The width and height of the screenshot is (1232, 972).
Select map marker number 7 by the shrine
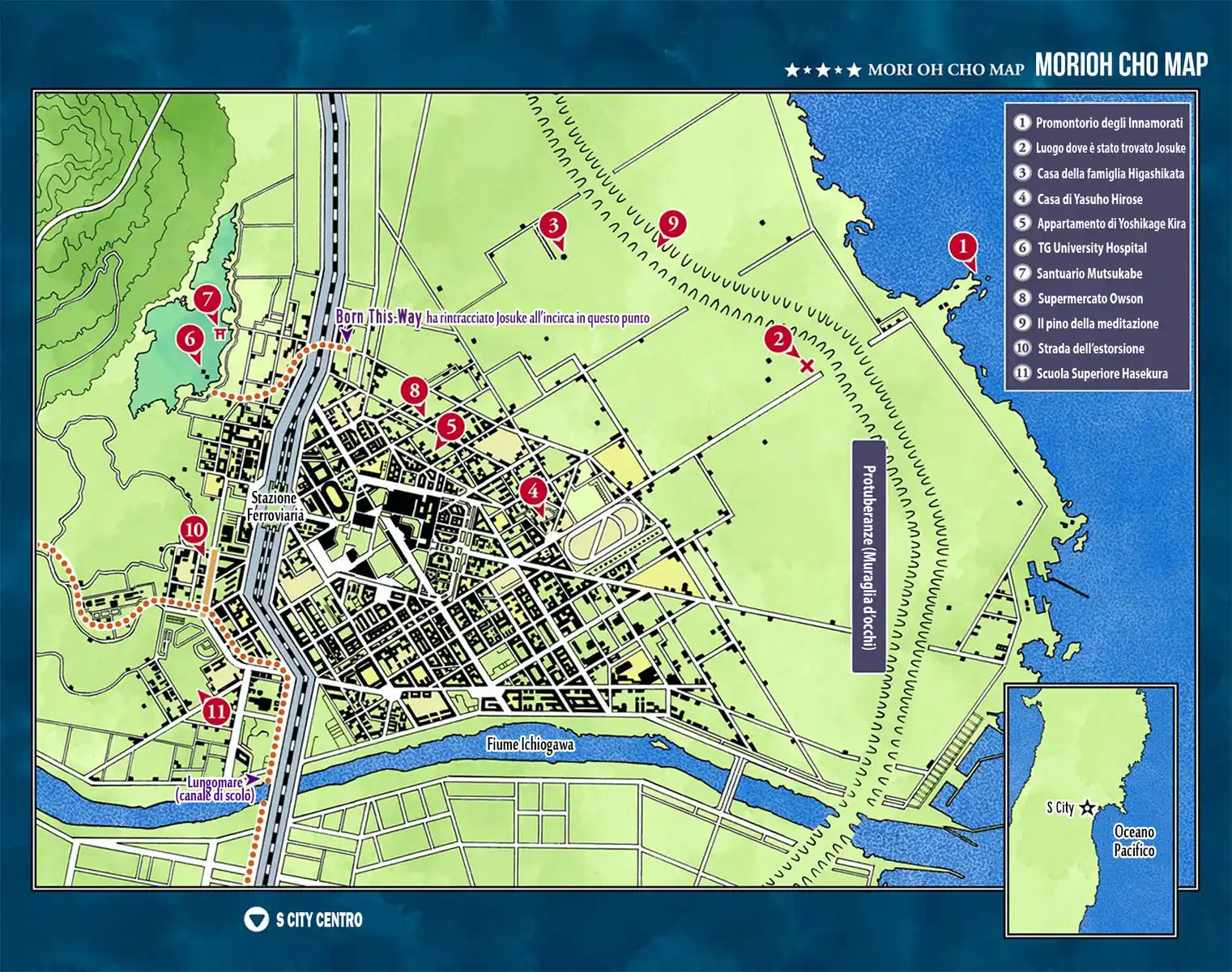click(207, 299)
